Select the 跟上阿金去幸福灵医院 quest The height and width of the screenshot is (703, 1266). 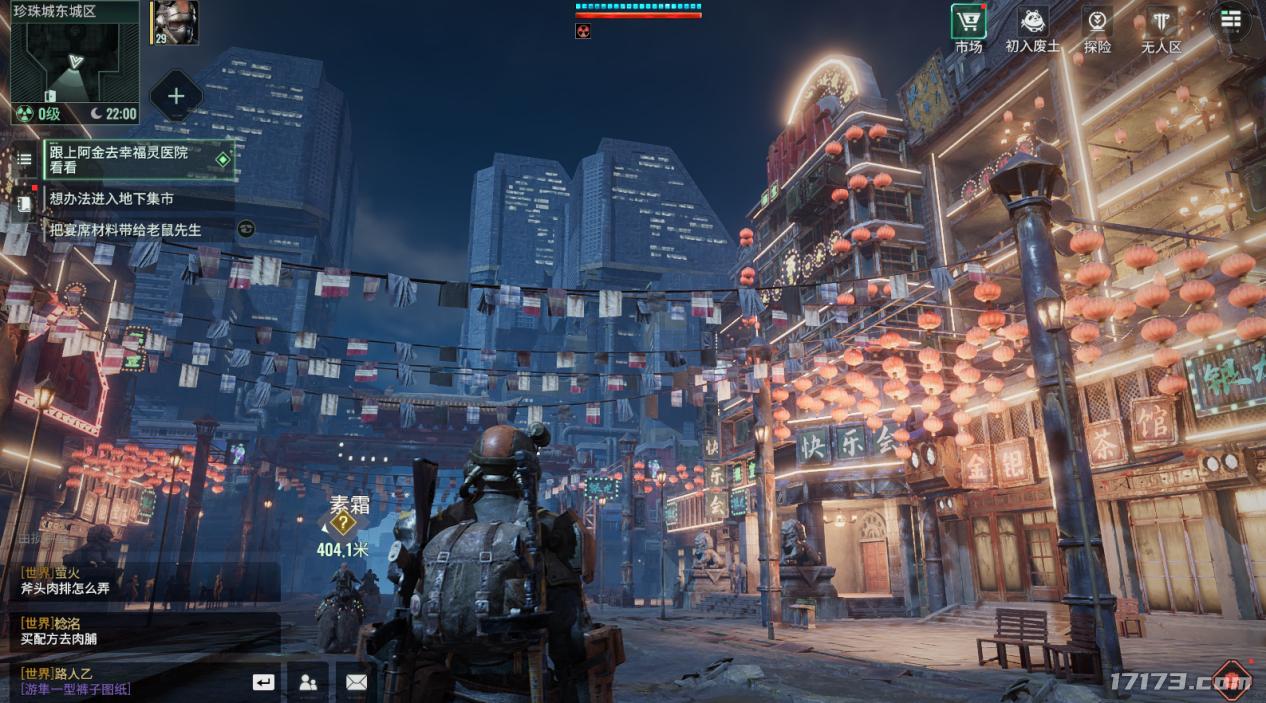(x=138, y=160)
